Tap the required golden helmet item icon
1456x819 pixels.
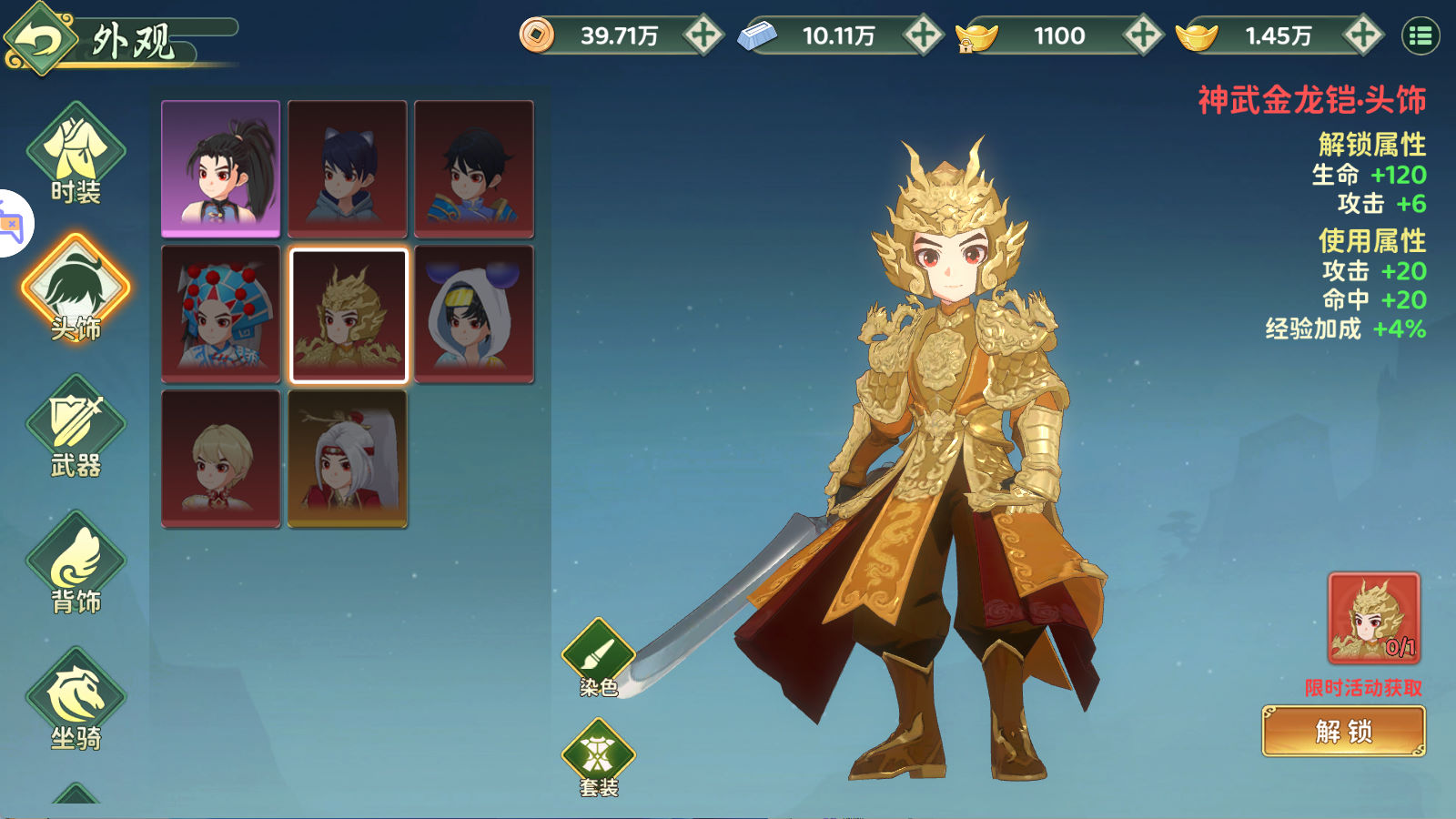1373,617
